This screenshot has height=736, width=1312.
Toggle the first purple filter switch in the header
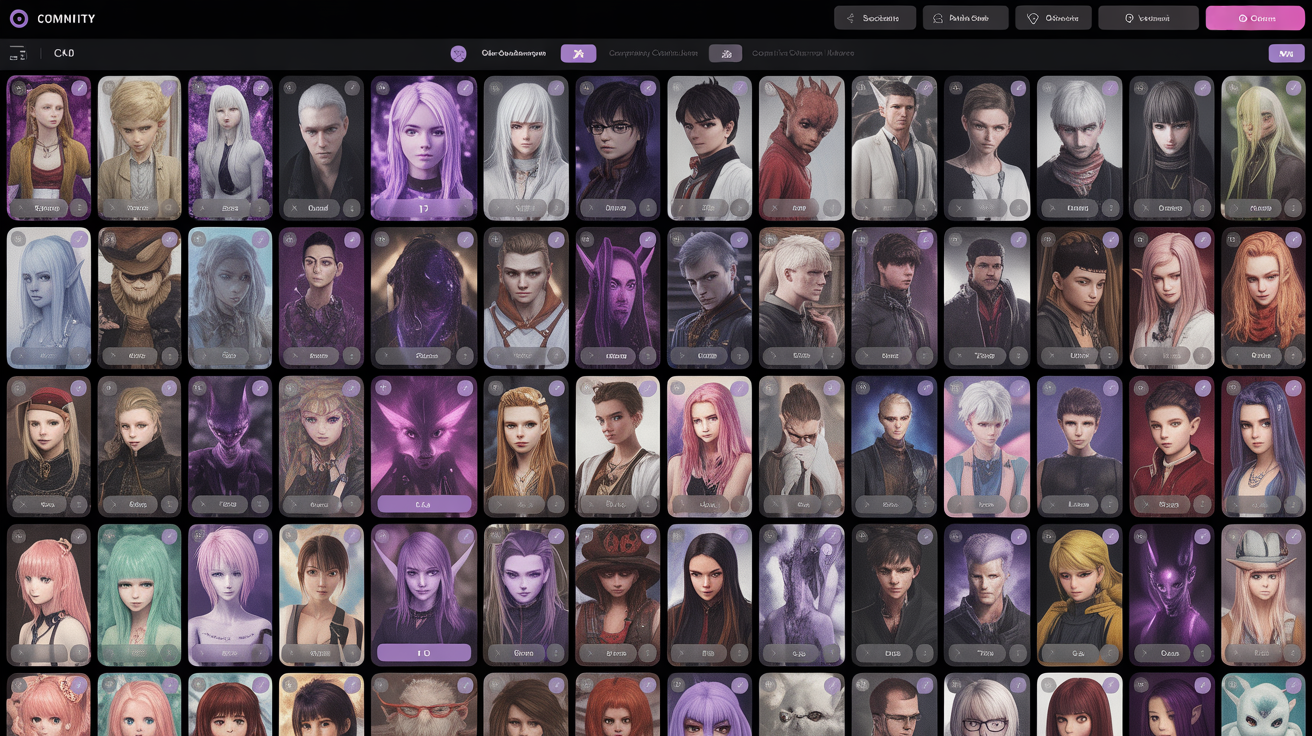[578, 52]
